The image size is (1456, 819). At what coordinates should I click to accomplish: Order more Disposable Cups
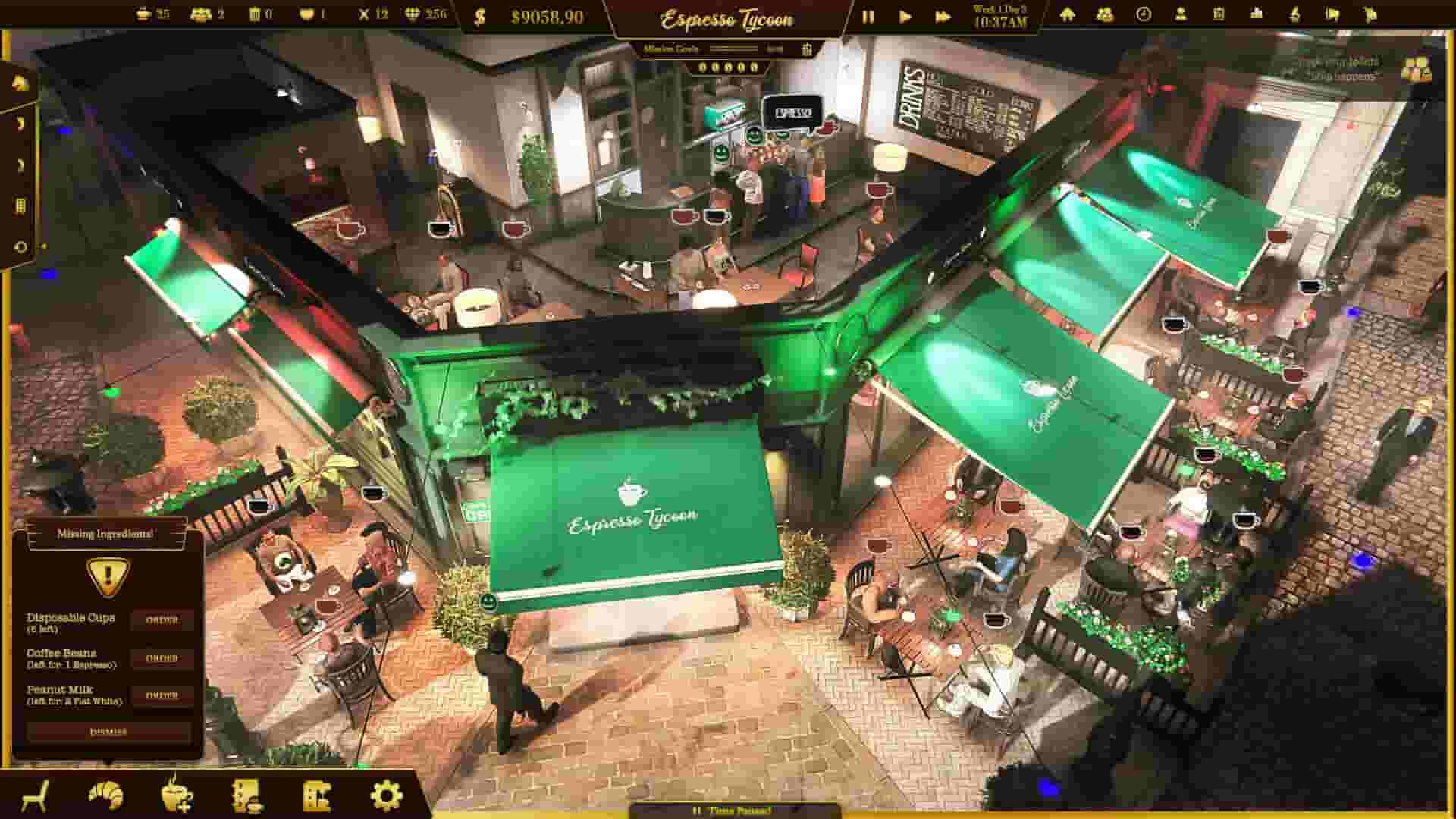(163, 621)
